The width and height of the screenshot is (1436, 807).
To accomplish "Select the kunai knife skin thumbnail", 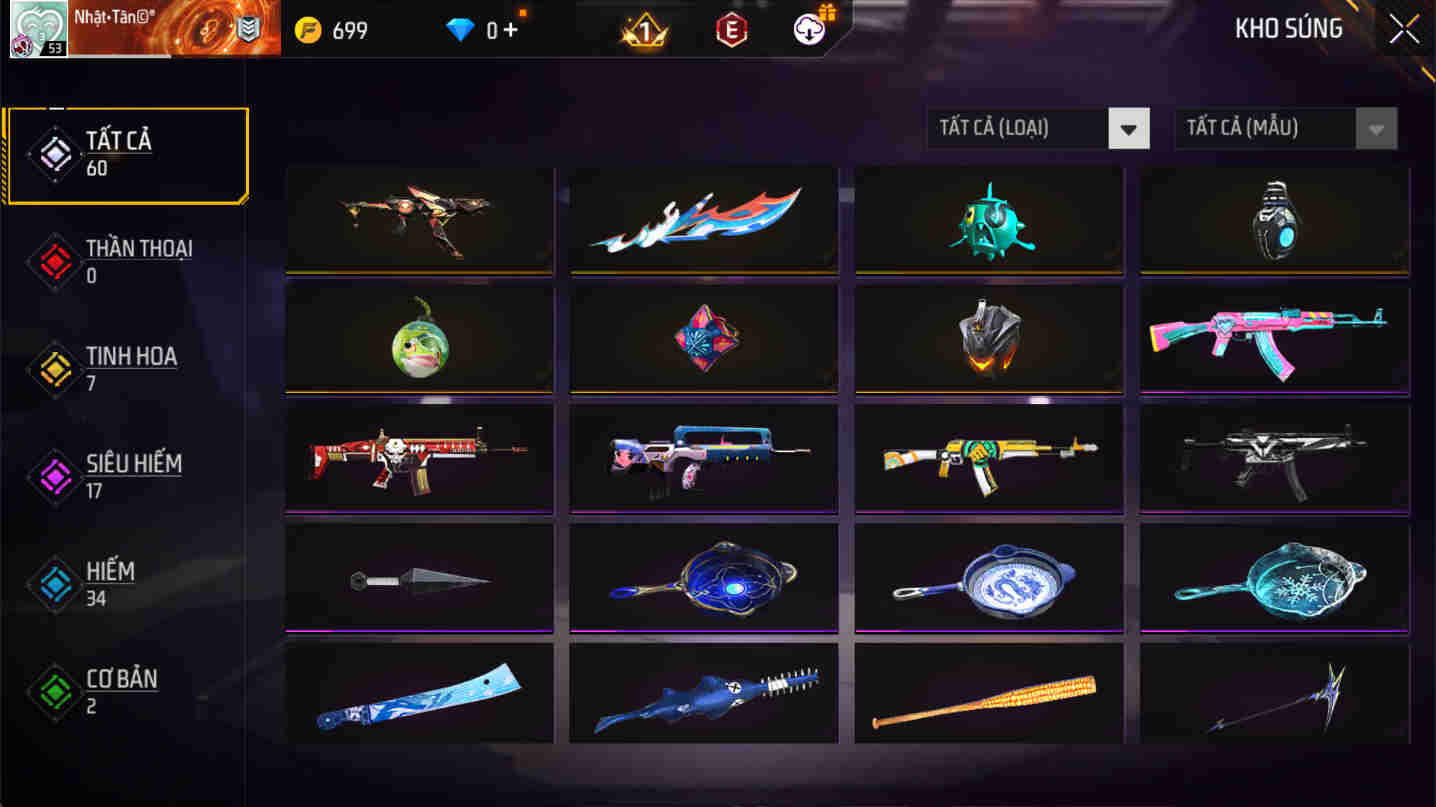I will point(418,578).
